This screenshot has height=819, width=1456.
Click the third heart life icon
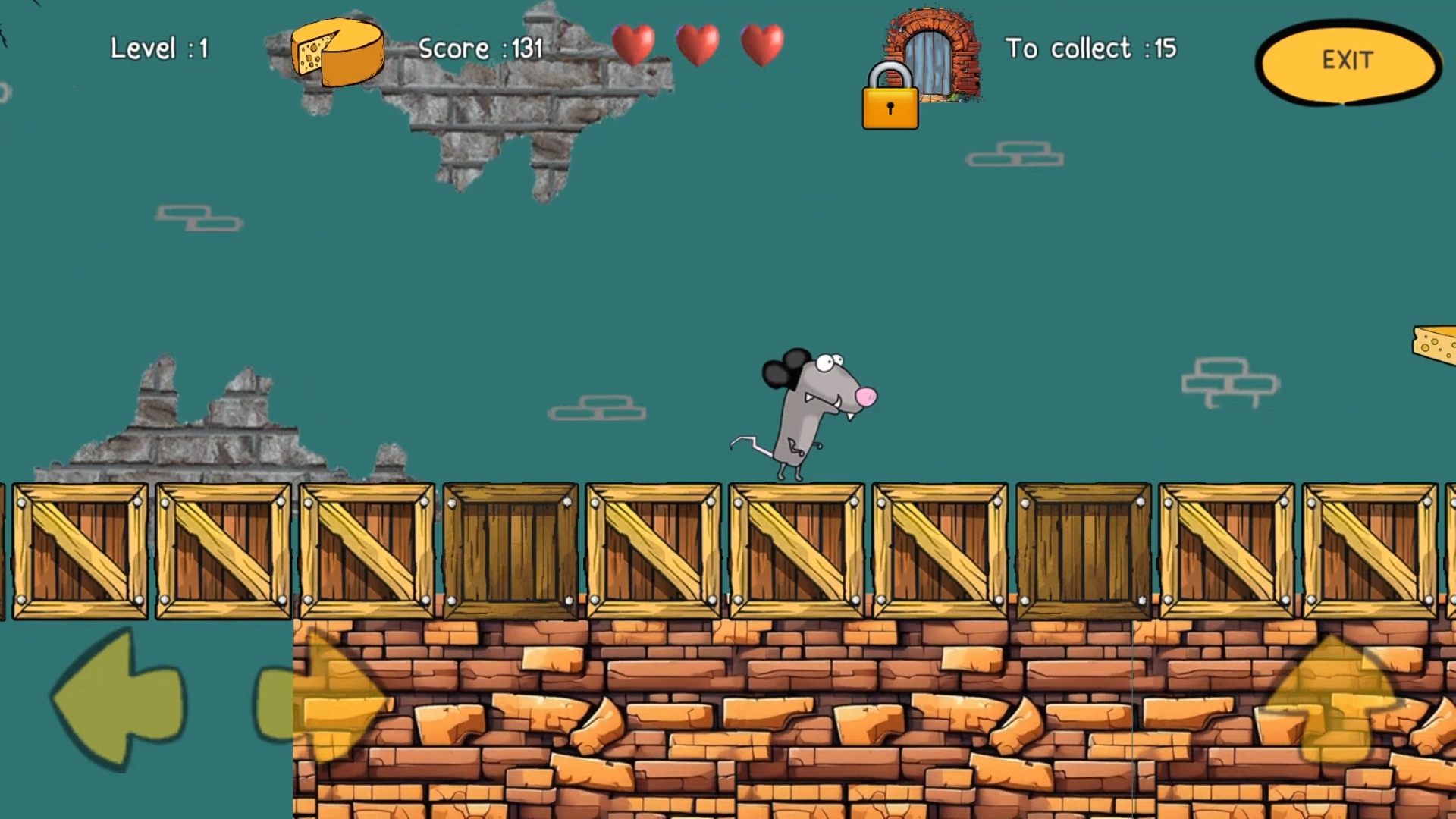[762, 44]
